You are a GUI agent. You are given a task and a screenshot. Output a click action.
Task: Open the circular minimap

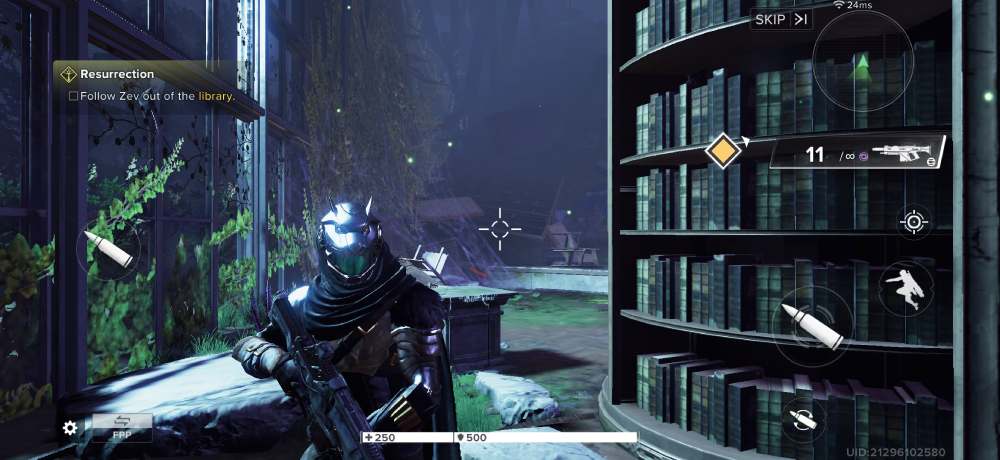pos(861,63)
